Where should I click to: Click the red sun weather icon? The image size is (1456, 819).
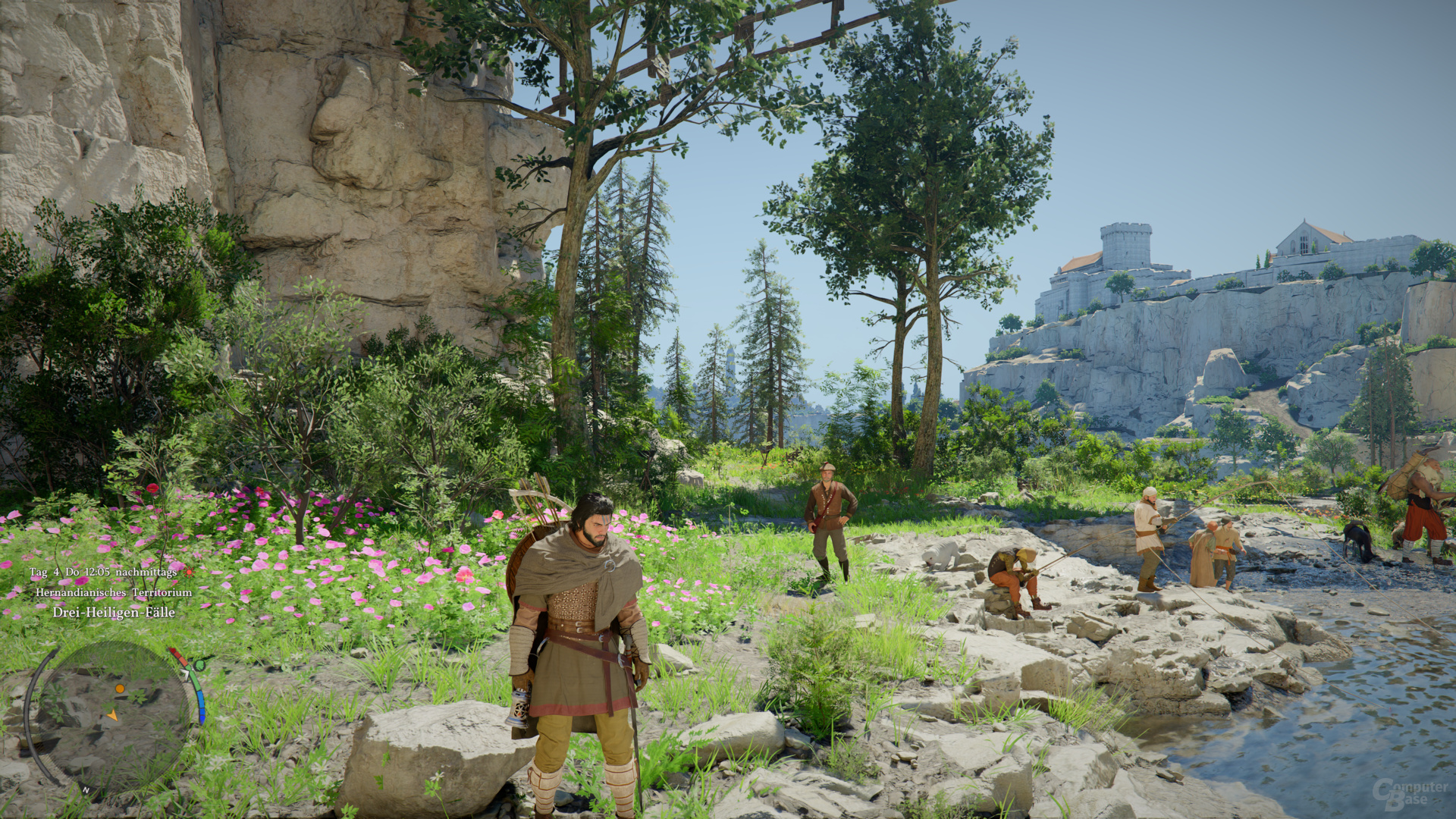(x=189, y=572)
